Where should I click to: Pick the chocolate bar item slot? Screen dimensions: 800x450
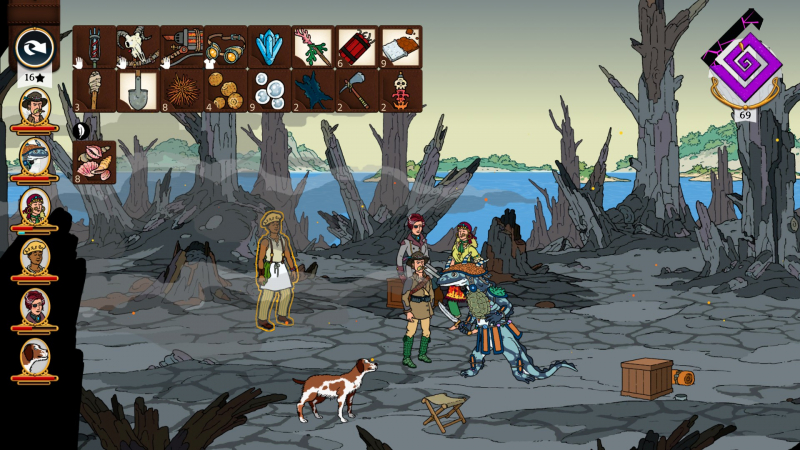(400, 47)
